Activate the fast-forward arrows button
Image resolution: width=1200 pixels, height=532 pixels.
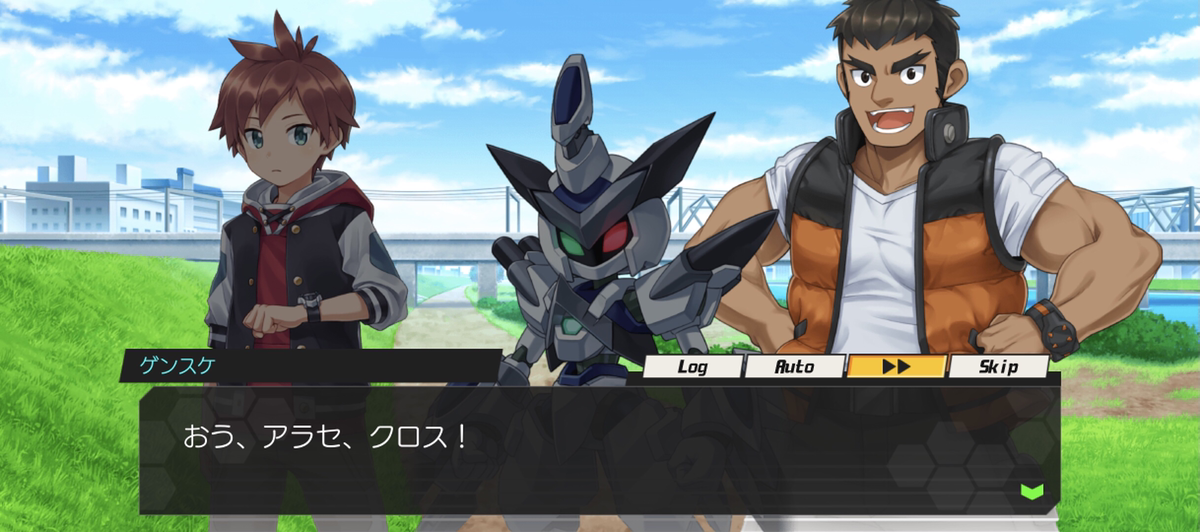(x=896, y=366)
